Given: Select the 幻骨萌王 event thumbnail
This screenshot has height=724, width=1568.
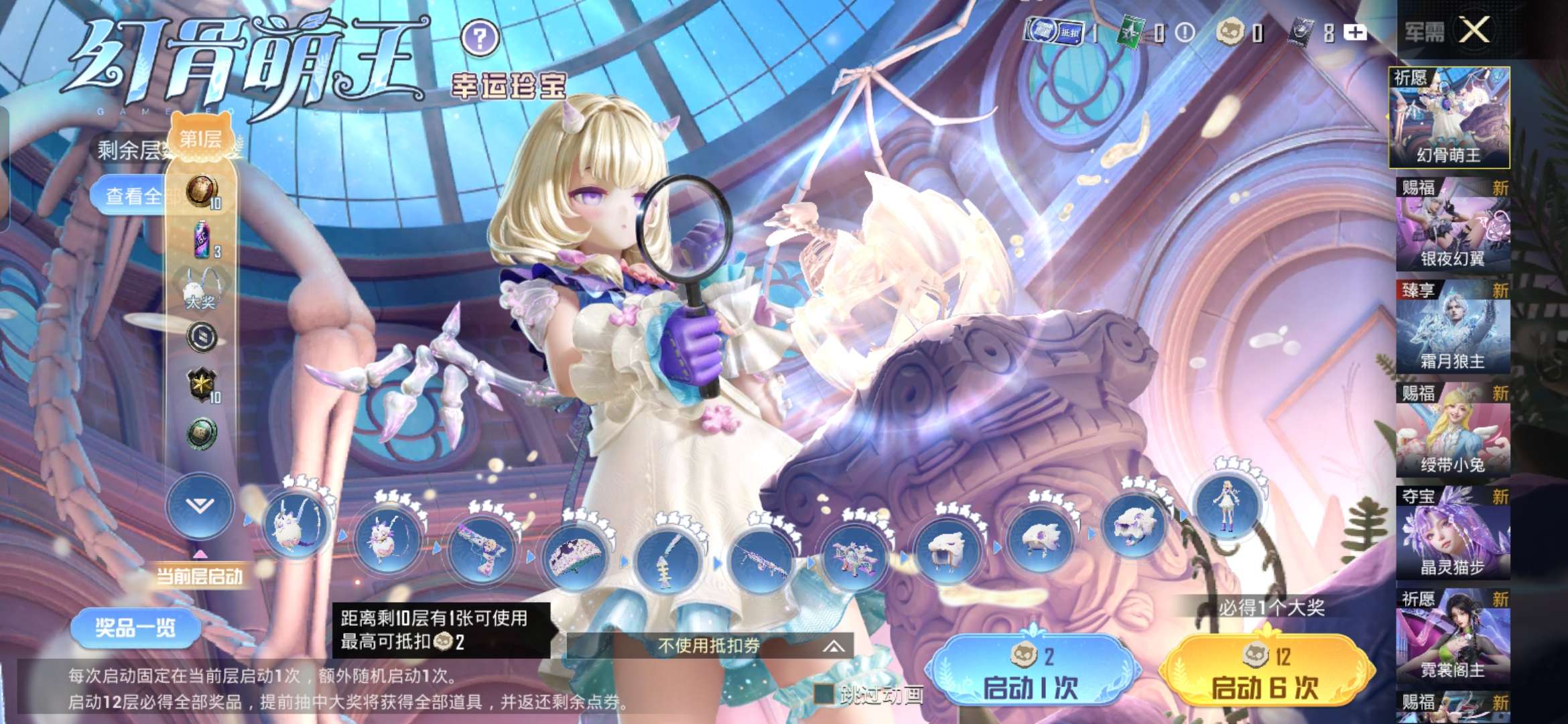Looking at the screenshot, I should coord(1449,118).
